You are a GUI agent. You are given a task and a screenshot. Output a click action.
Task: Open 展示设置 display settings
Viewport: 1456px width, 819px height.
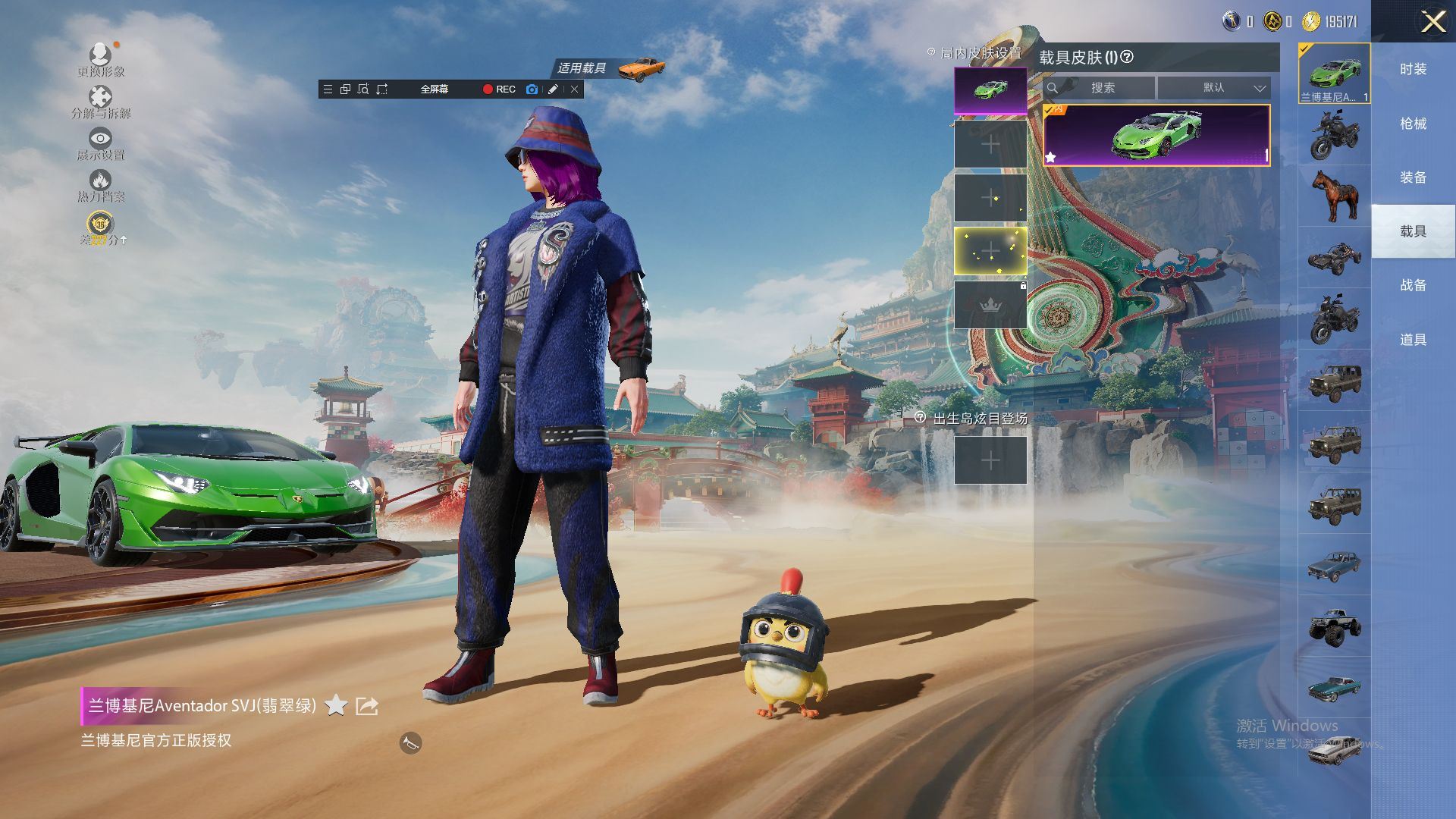[x=100, y=143]
